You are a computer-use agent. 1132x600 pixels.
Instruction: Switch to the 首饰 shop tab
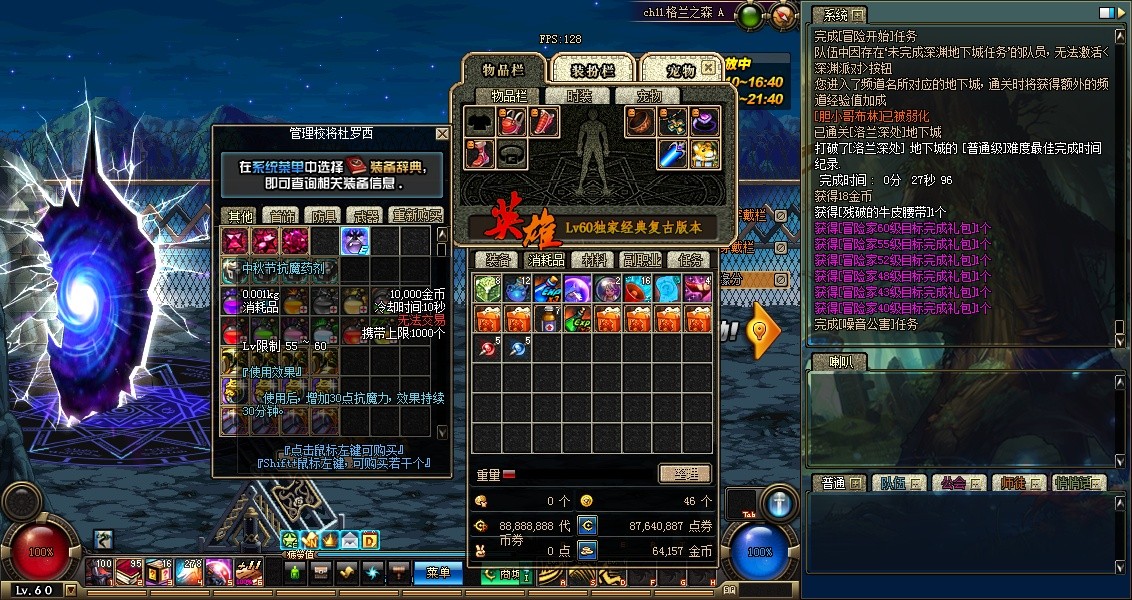tap(280, 215)
